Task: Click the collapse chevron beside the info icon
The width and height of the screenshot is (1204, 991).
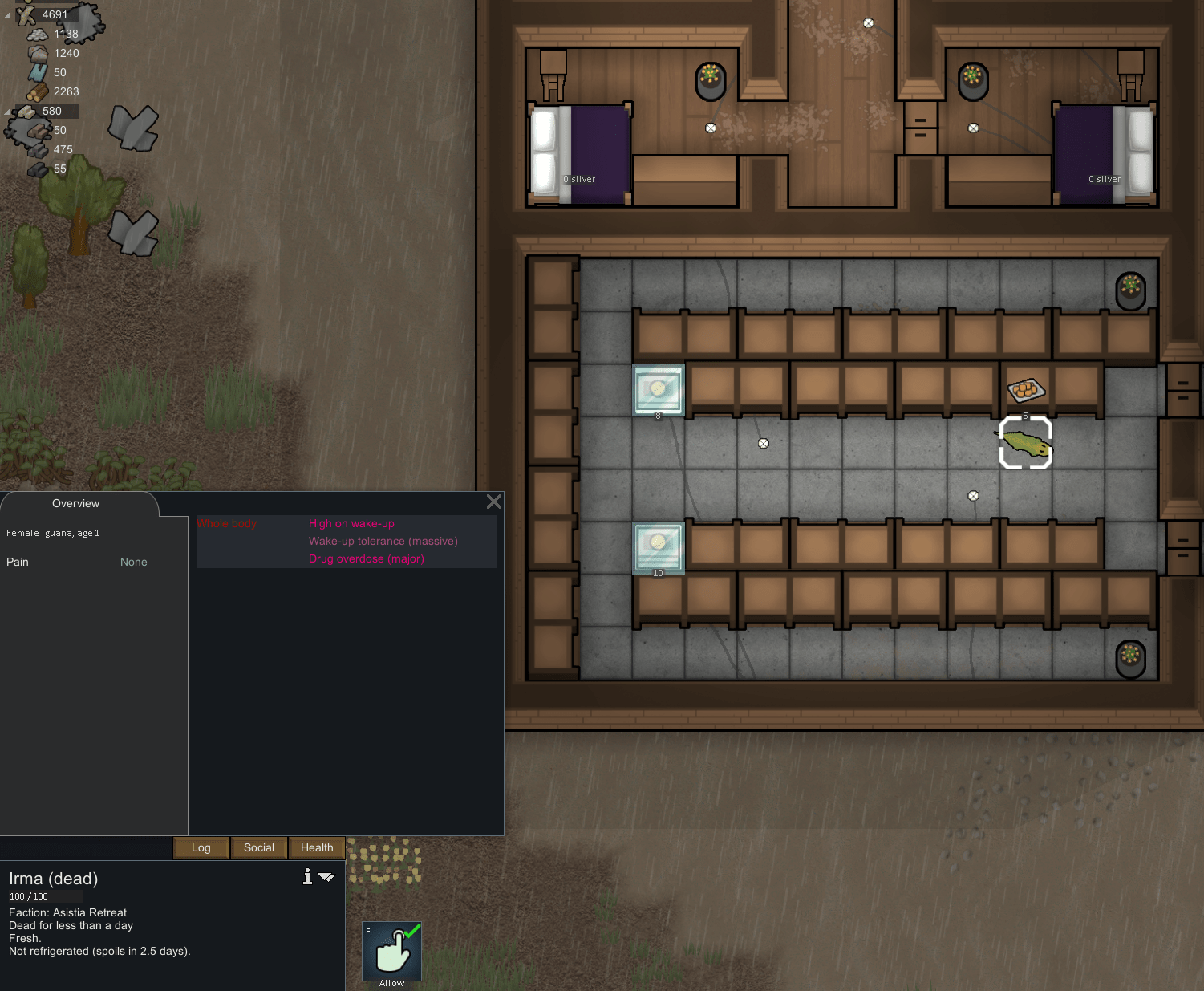Action: tap(326, 877)
